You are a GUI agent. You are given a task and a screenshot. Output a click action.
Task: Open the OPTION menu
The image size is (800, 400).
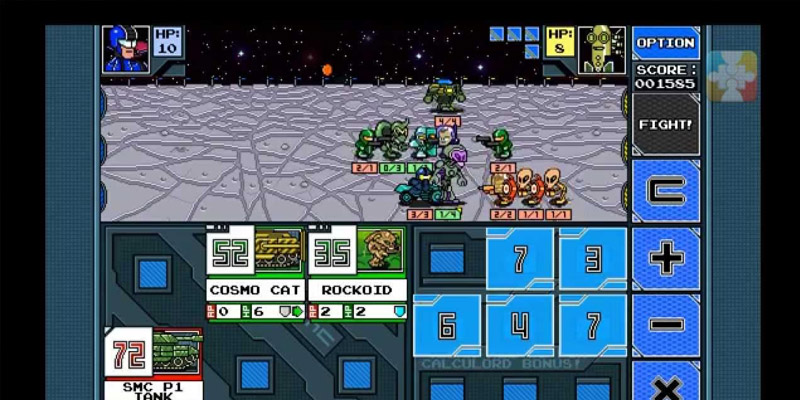[x=665, y=43]
